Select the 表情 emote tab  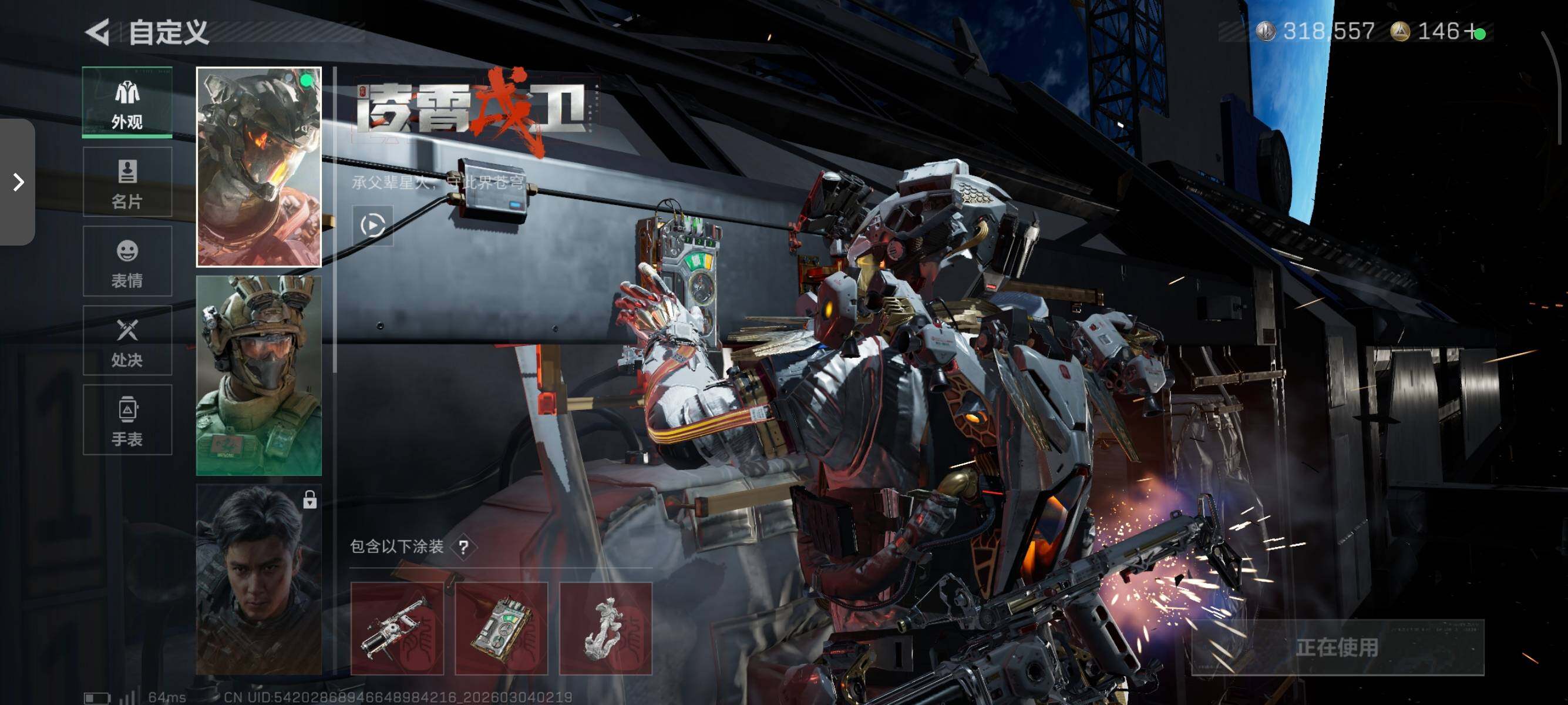[x=127, y=261]
